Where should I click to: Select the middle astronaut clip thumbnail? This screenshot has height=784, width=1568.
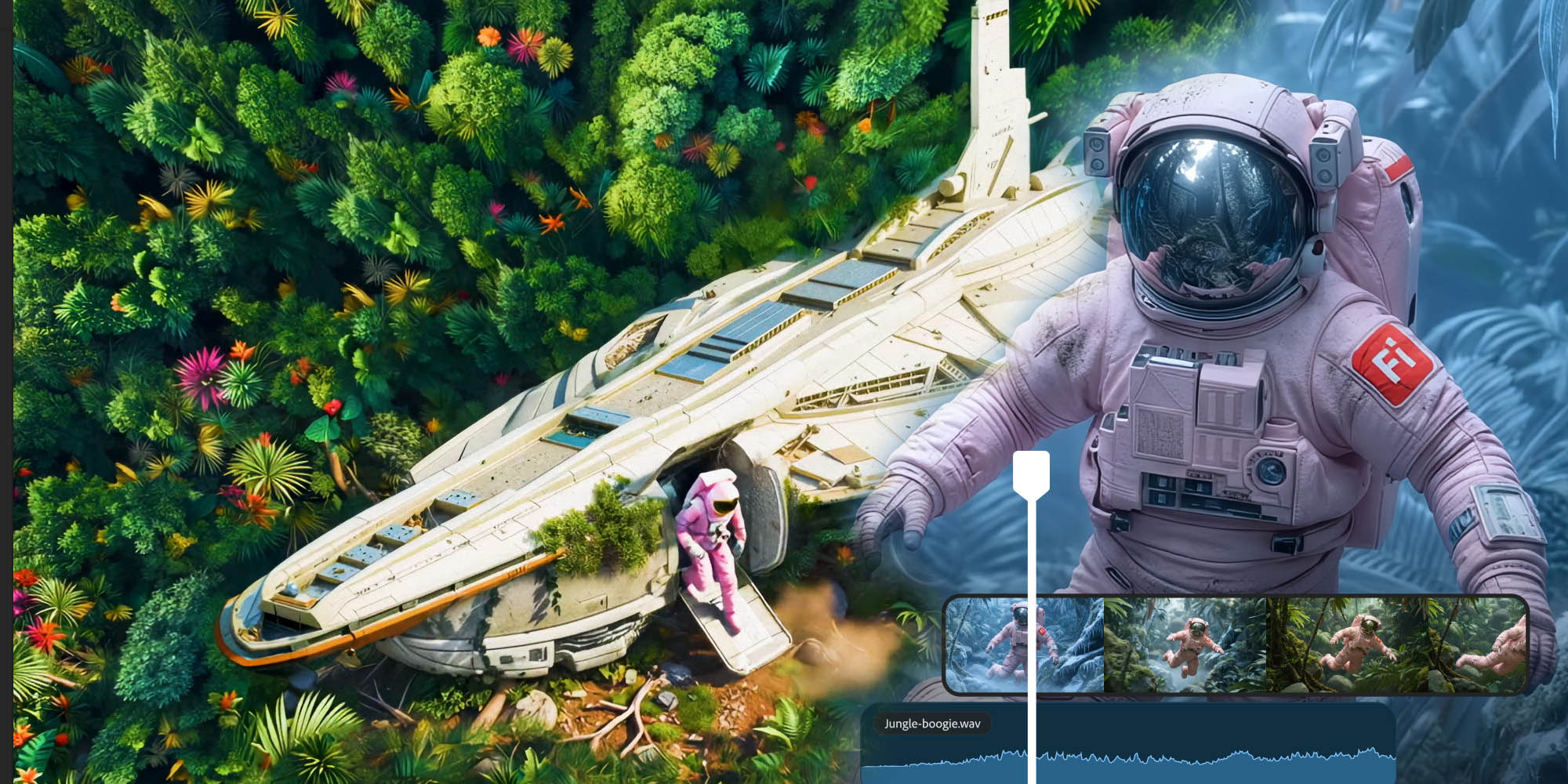coord(1185,644)
